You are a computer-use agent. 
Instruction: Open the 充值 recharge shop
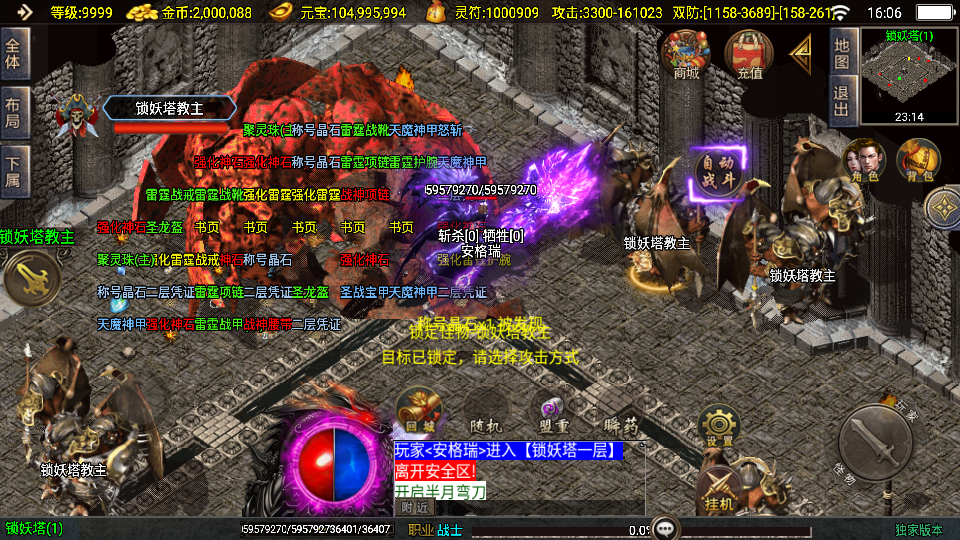click(749, 54)
